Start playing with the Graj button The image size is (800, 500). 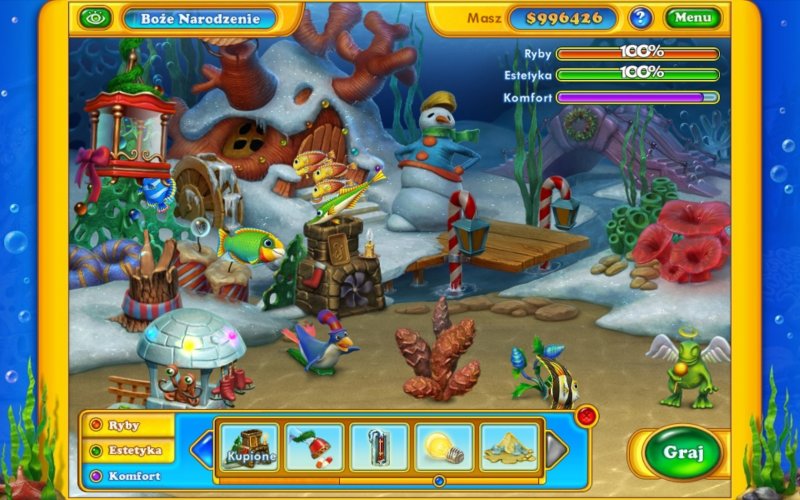[x=682, y=452]
